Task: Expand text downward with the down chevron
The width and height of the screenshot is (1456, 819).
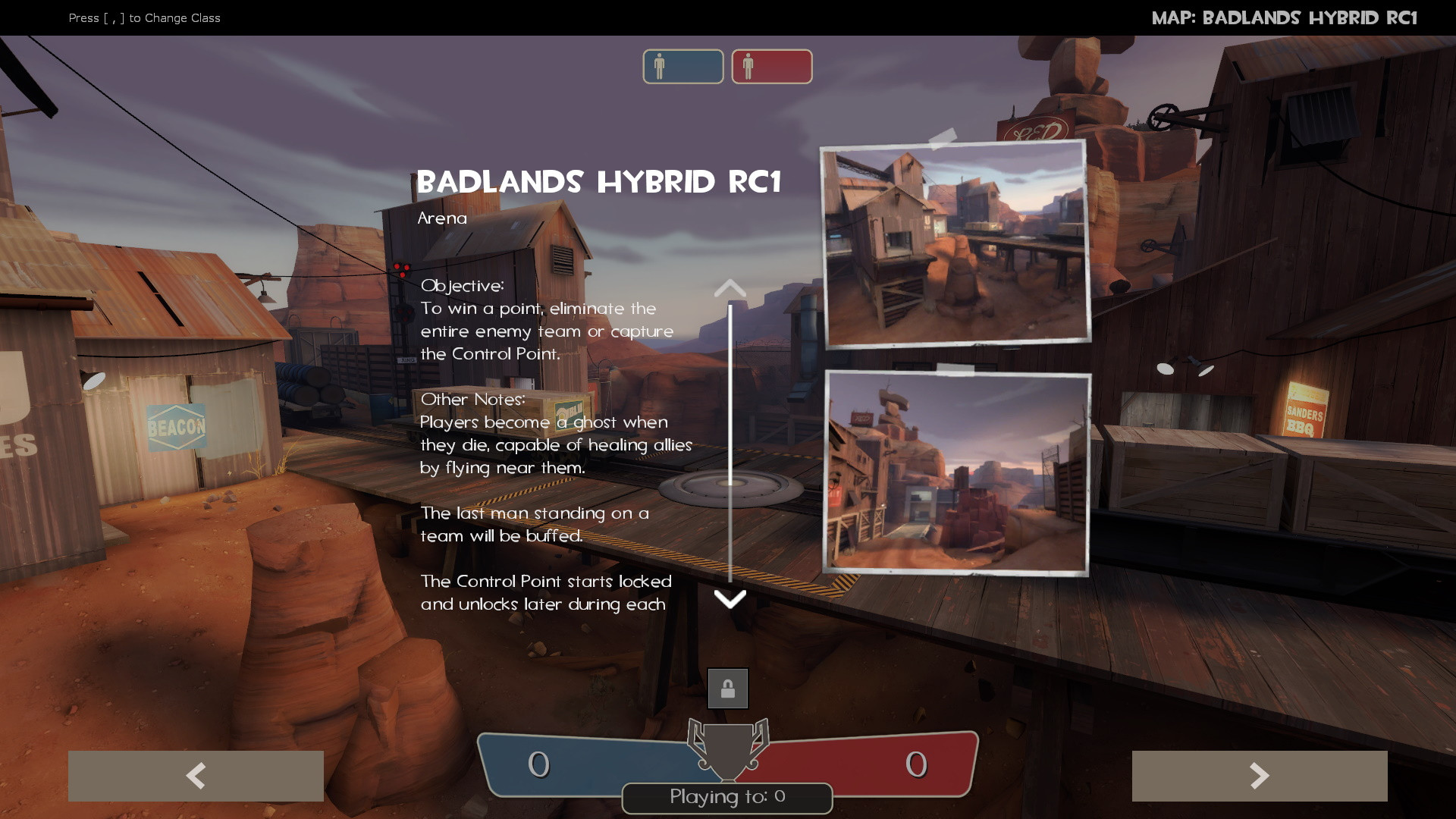Action: [730, 600]
